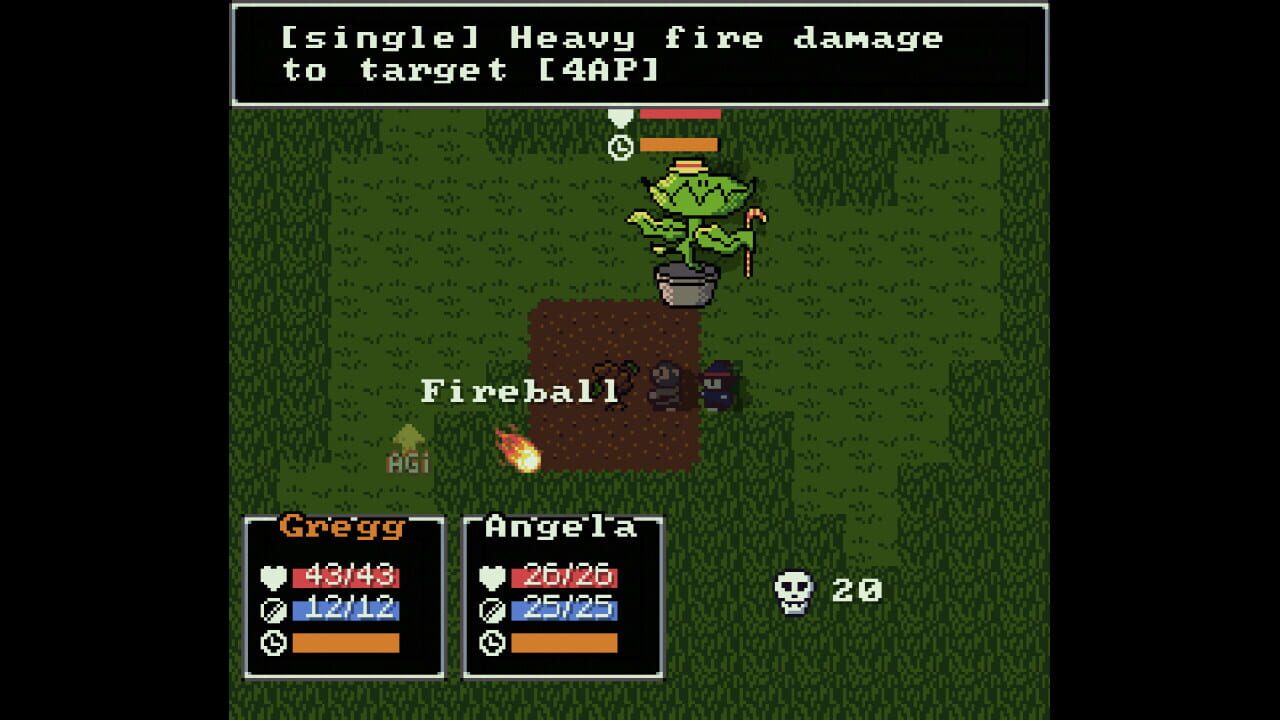Click the skull enemy-kill counter icon
Screen dimensions: 1280x720
[x=793, y=591]
